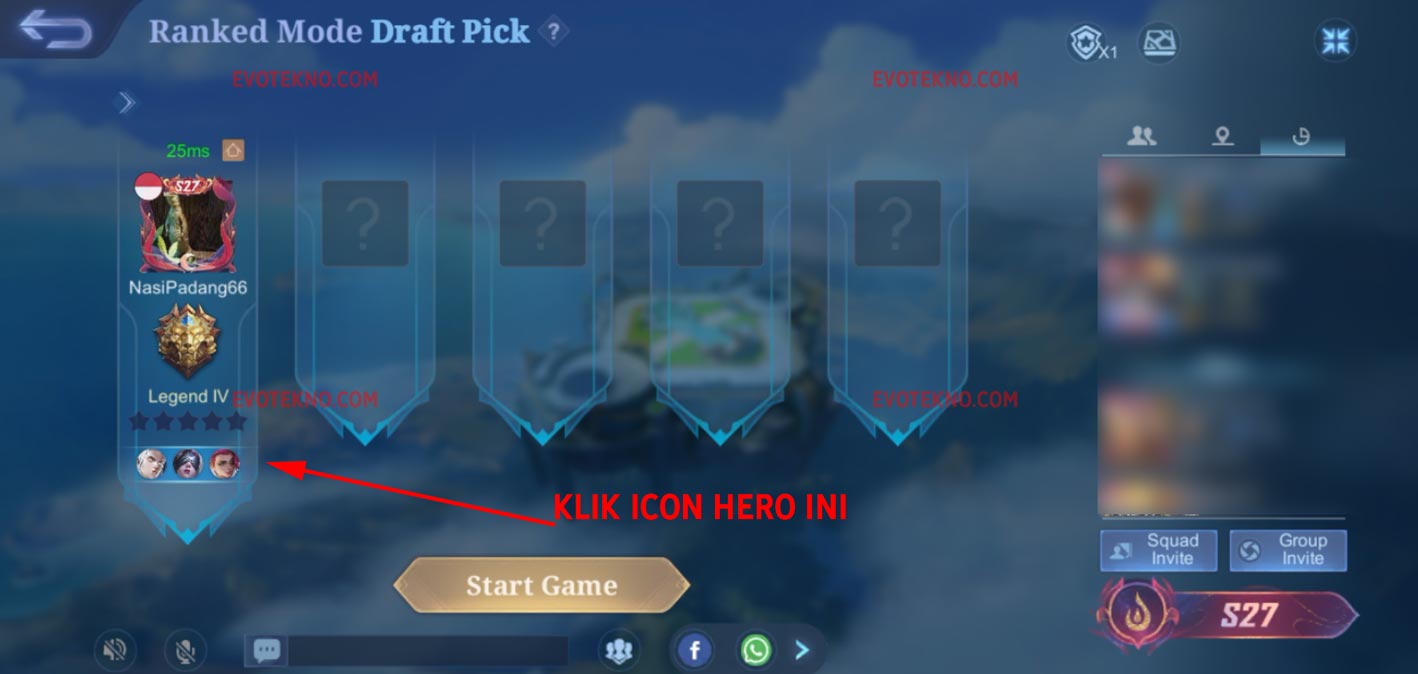Select the recent players tab
The height and width of the screenshot is (674, 1418).
point(1301,137)
